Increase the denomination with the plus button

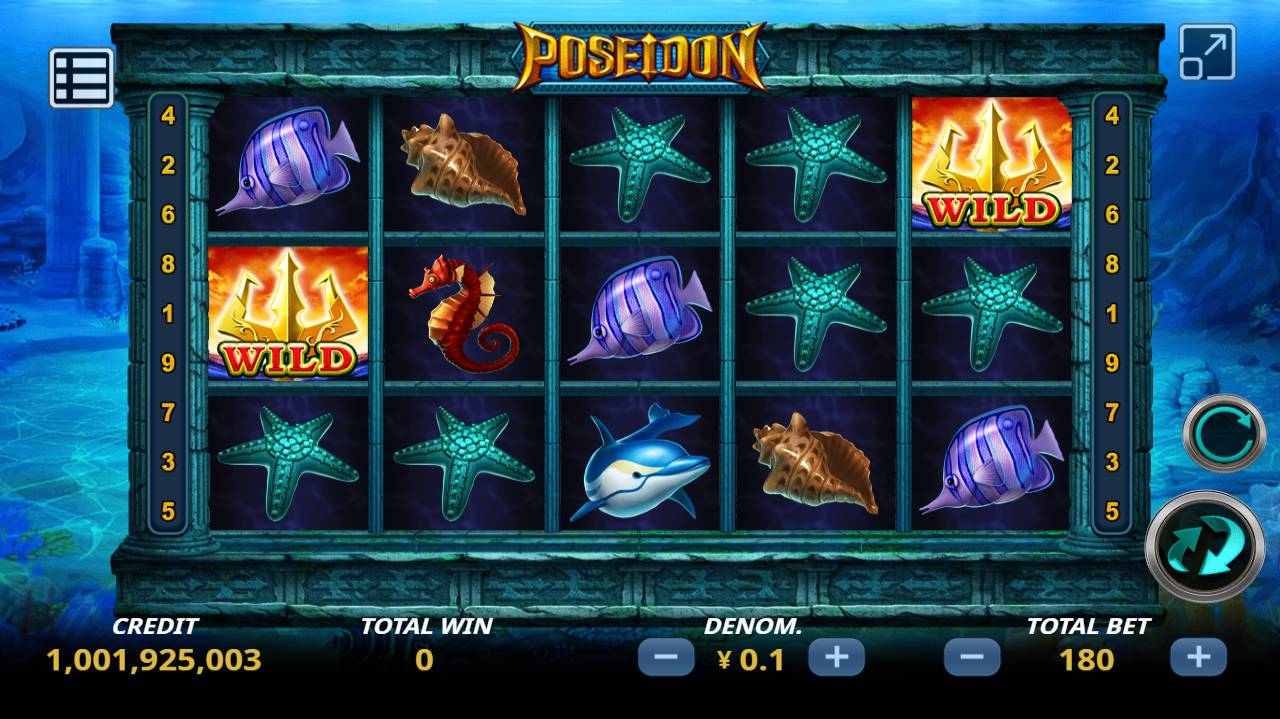[x=836, y=658]
